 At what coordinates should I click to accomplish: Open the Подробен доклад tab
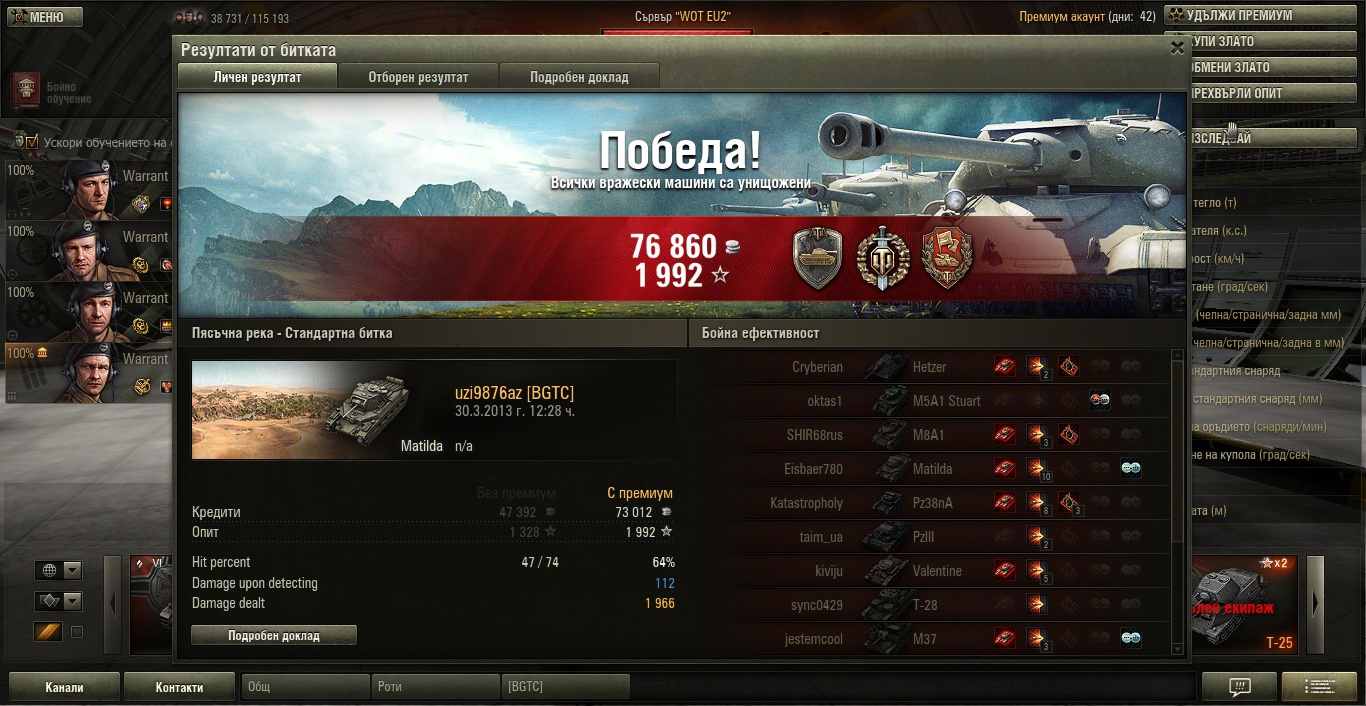click(579, 77)
